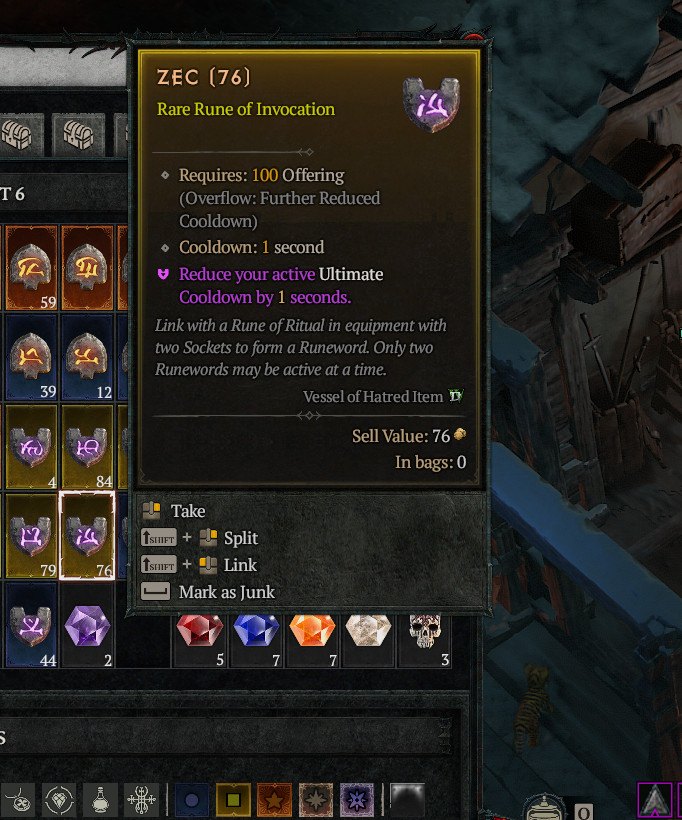Toggle the yellow square rarity filter

click(x=233, y=800)
